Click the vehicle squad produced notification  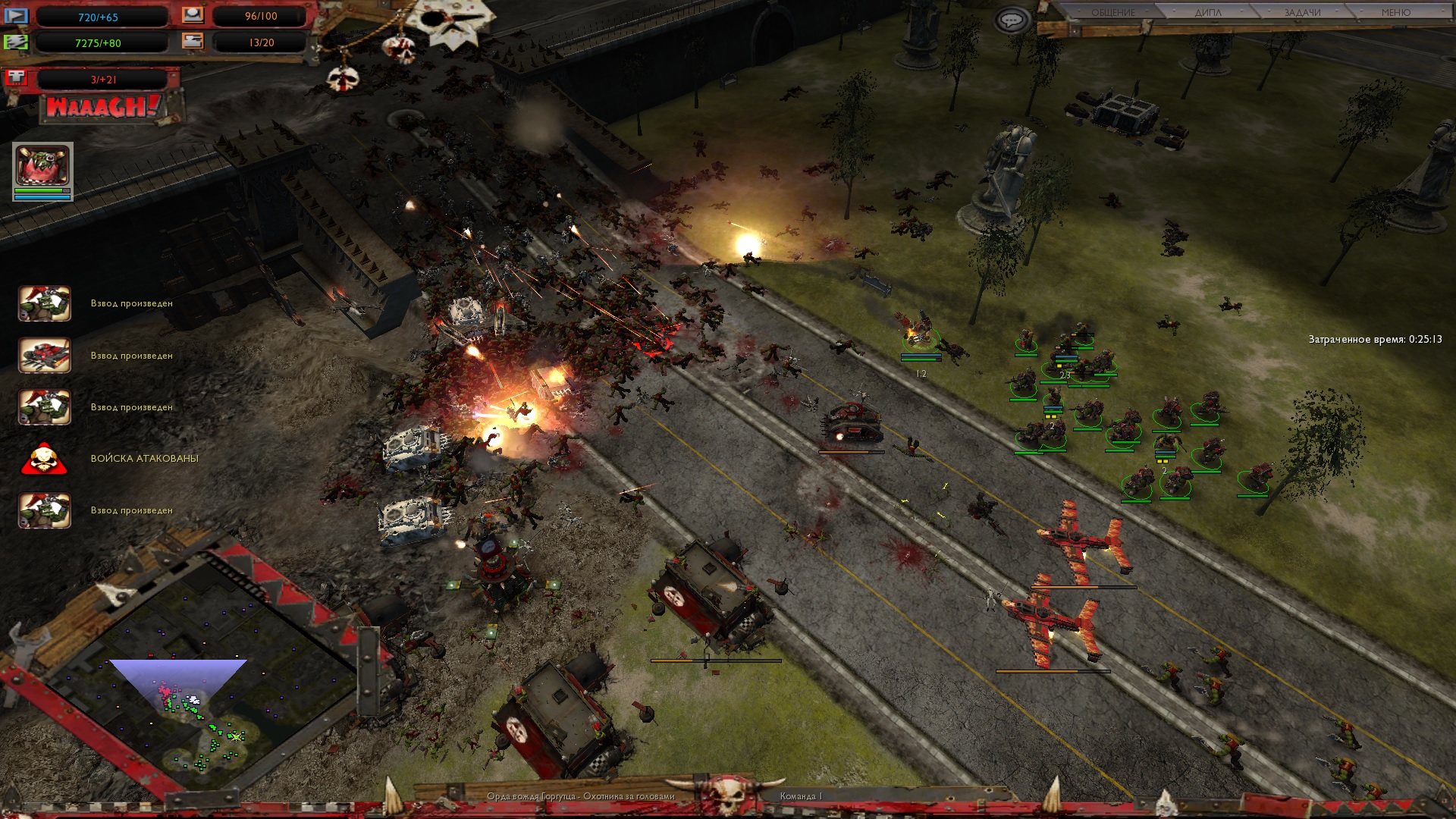pyautogui.click(x=45, y=356)
